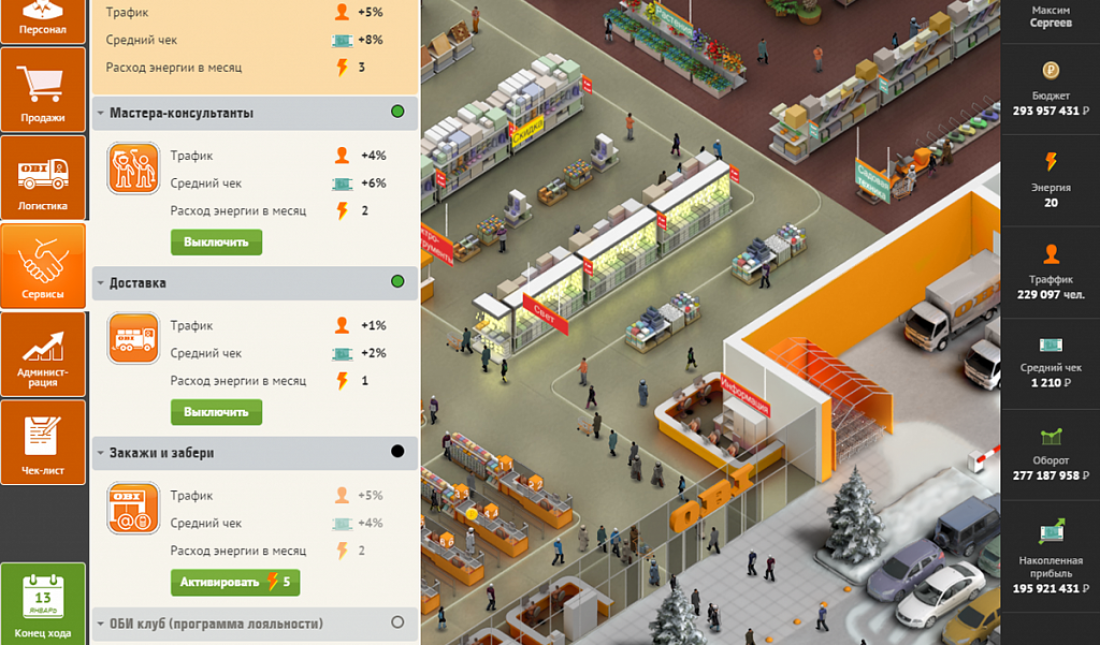Viewport: 1100px width, 645px height.
Task: Show the Чек-лист panel
Action: (43, 441)
